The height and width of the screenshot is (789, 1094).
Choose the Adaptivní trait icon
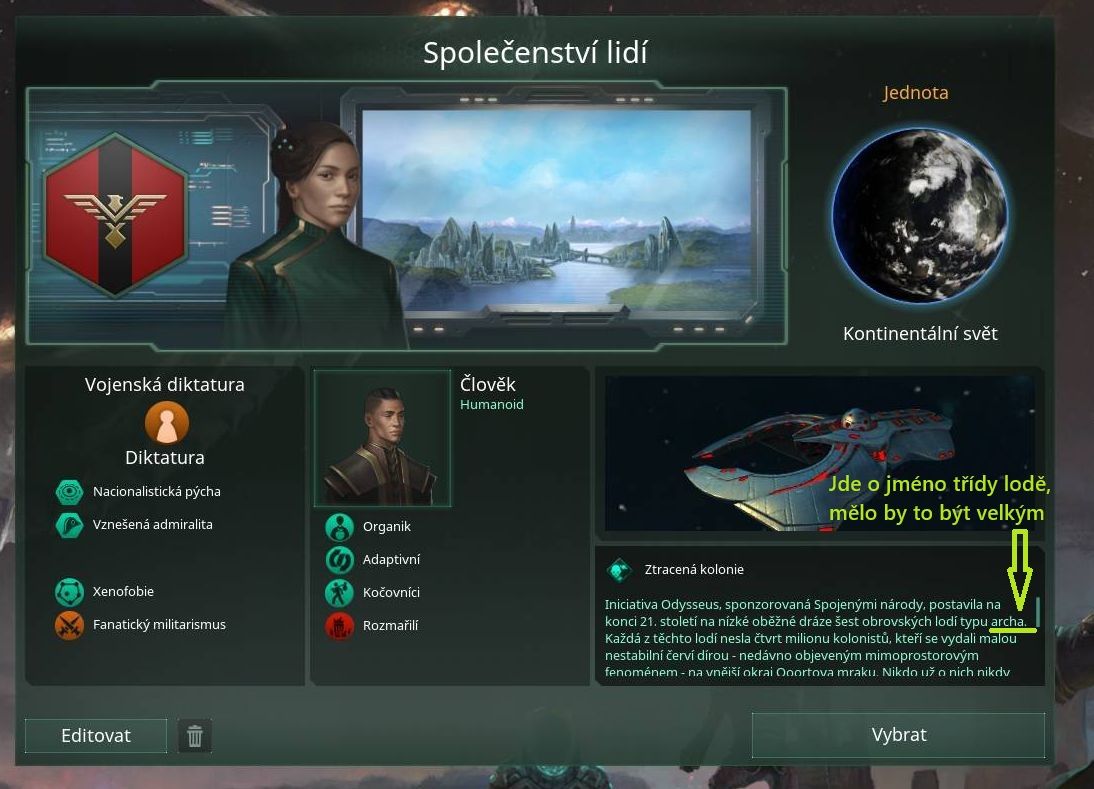[340, 560]
